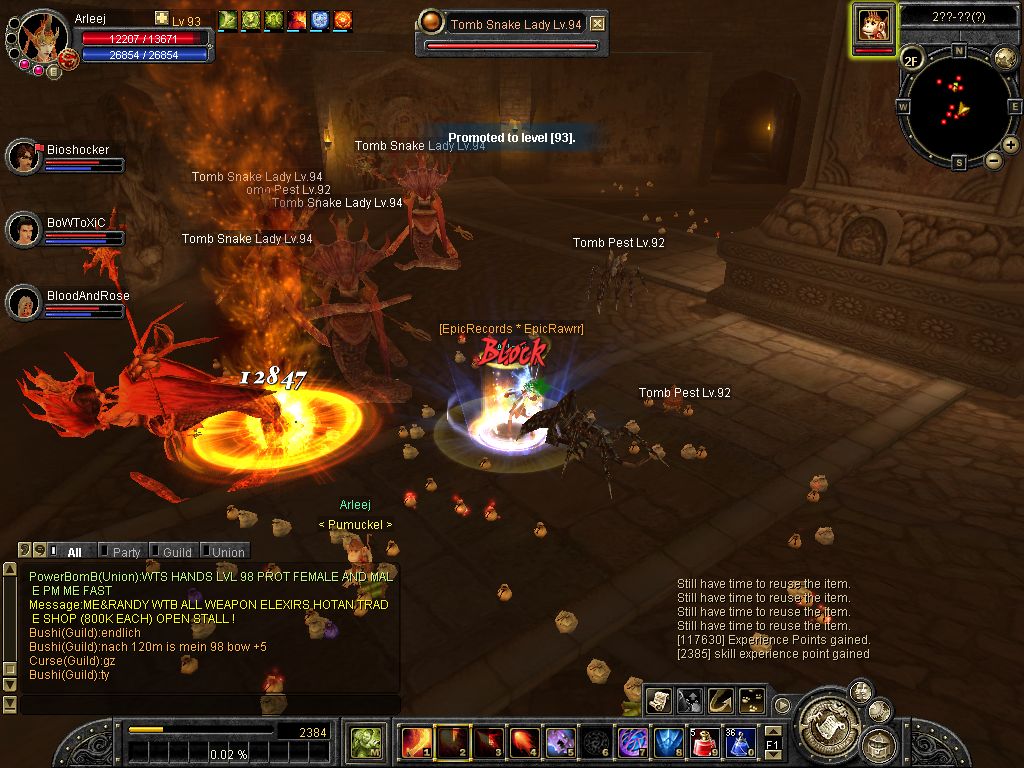Open the world map globe button
Screen dimensions: 1024x768
pyautogui.click(x=1005, y=57)
